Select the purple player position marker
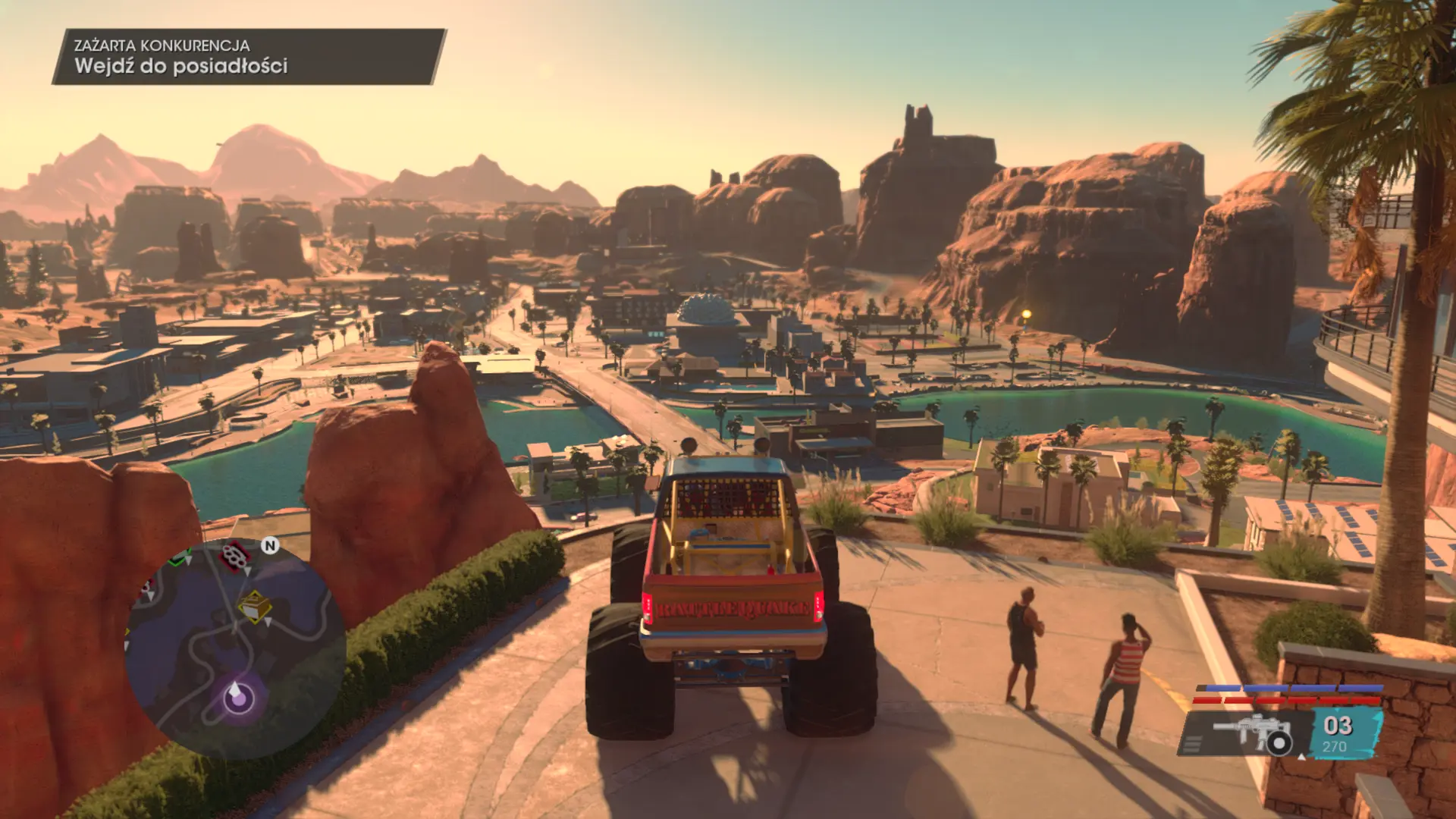 coord(238,695)
